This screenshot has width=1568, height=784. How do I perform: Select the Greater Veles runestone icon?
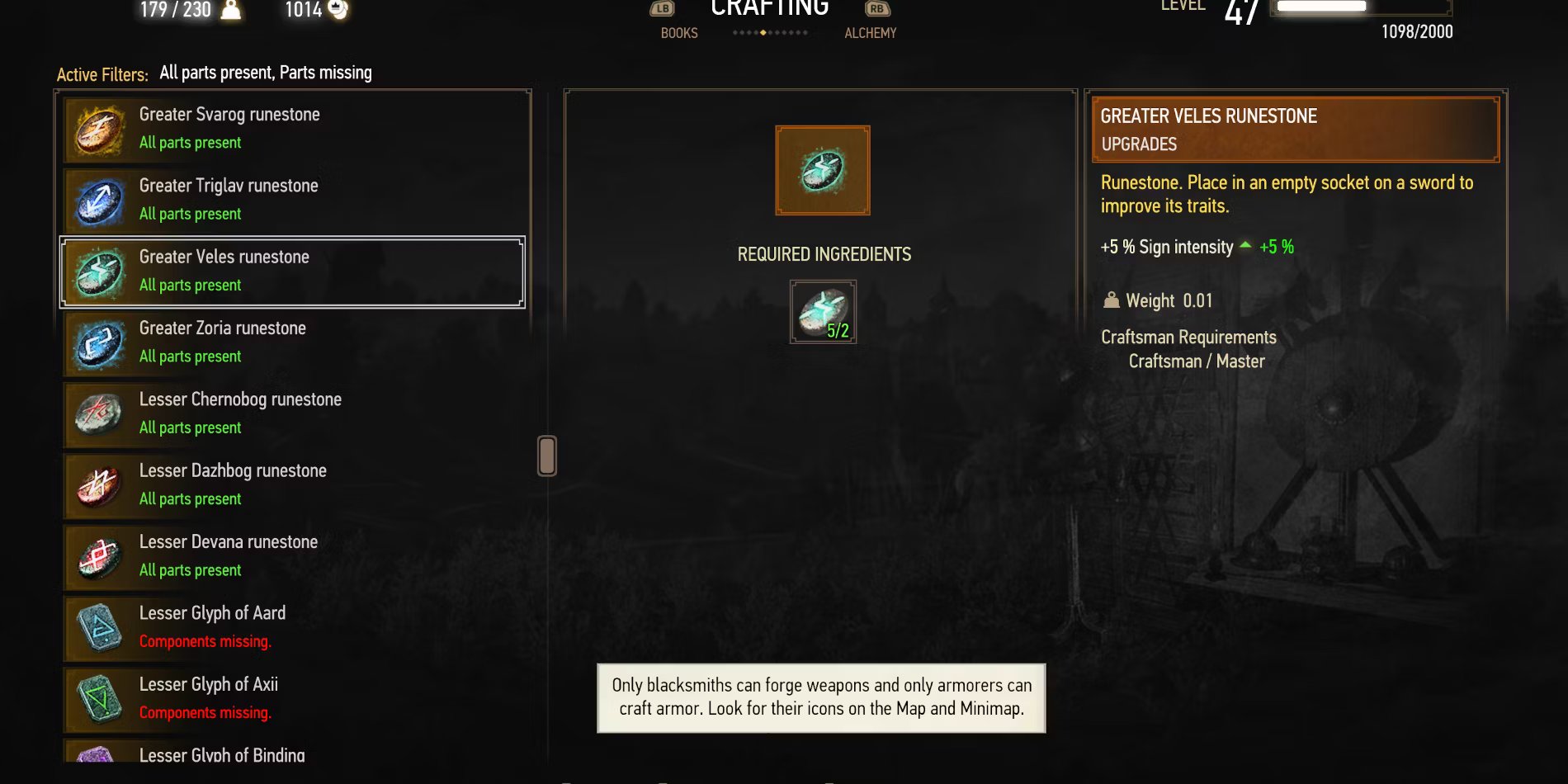pos(98,270)
